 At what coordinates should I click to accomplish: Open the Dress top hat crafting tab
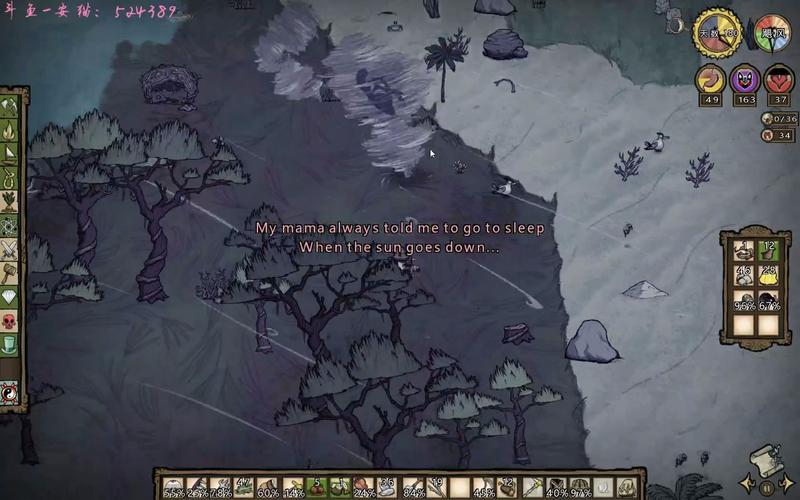tap(10, 346)
